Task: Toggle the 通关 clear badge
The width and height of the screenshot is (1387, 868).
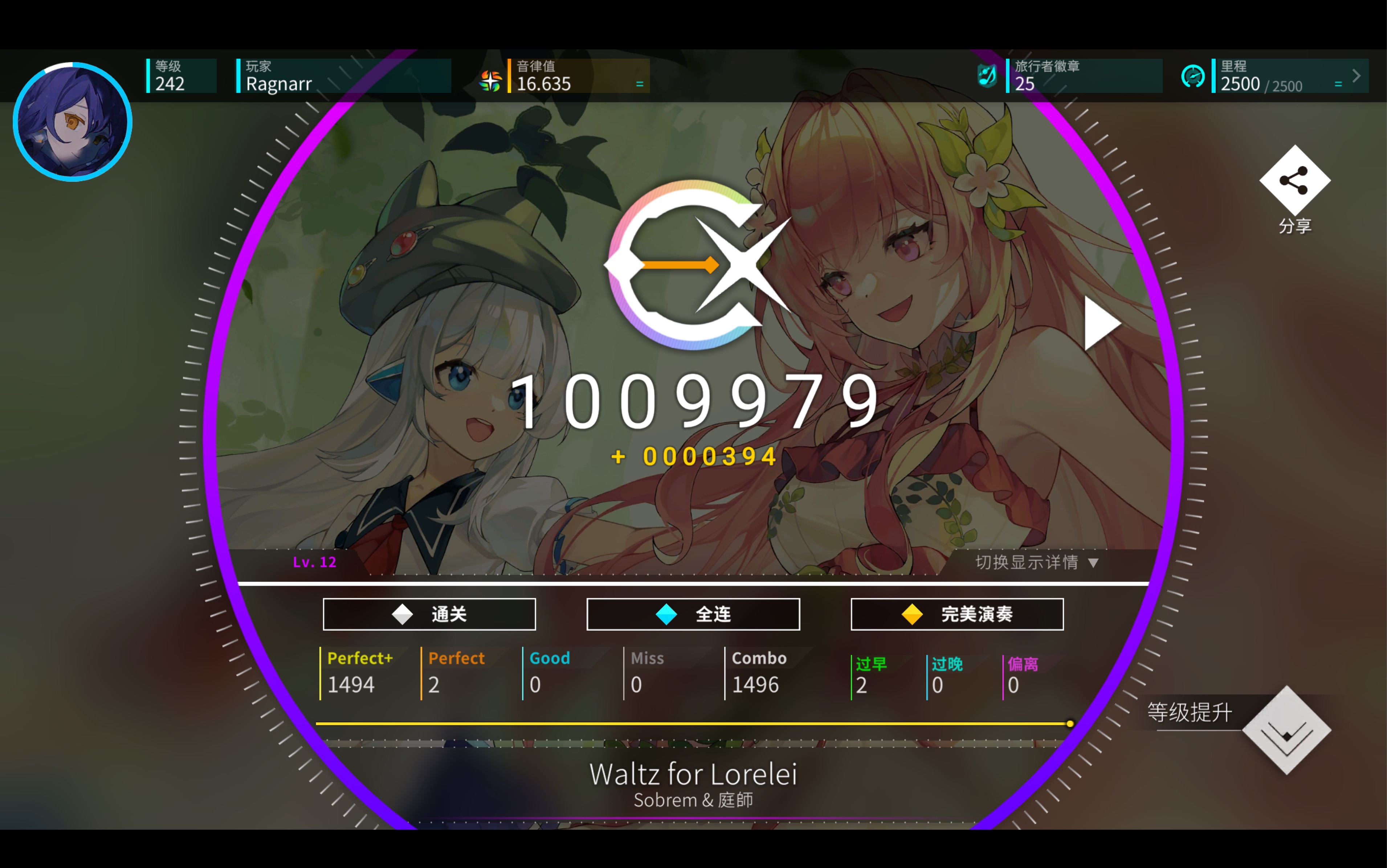Action: click(429, 614)
